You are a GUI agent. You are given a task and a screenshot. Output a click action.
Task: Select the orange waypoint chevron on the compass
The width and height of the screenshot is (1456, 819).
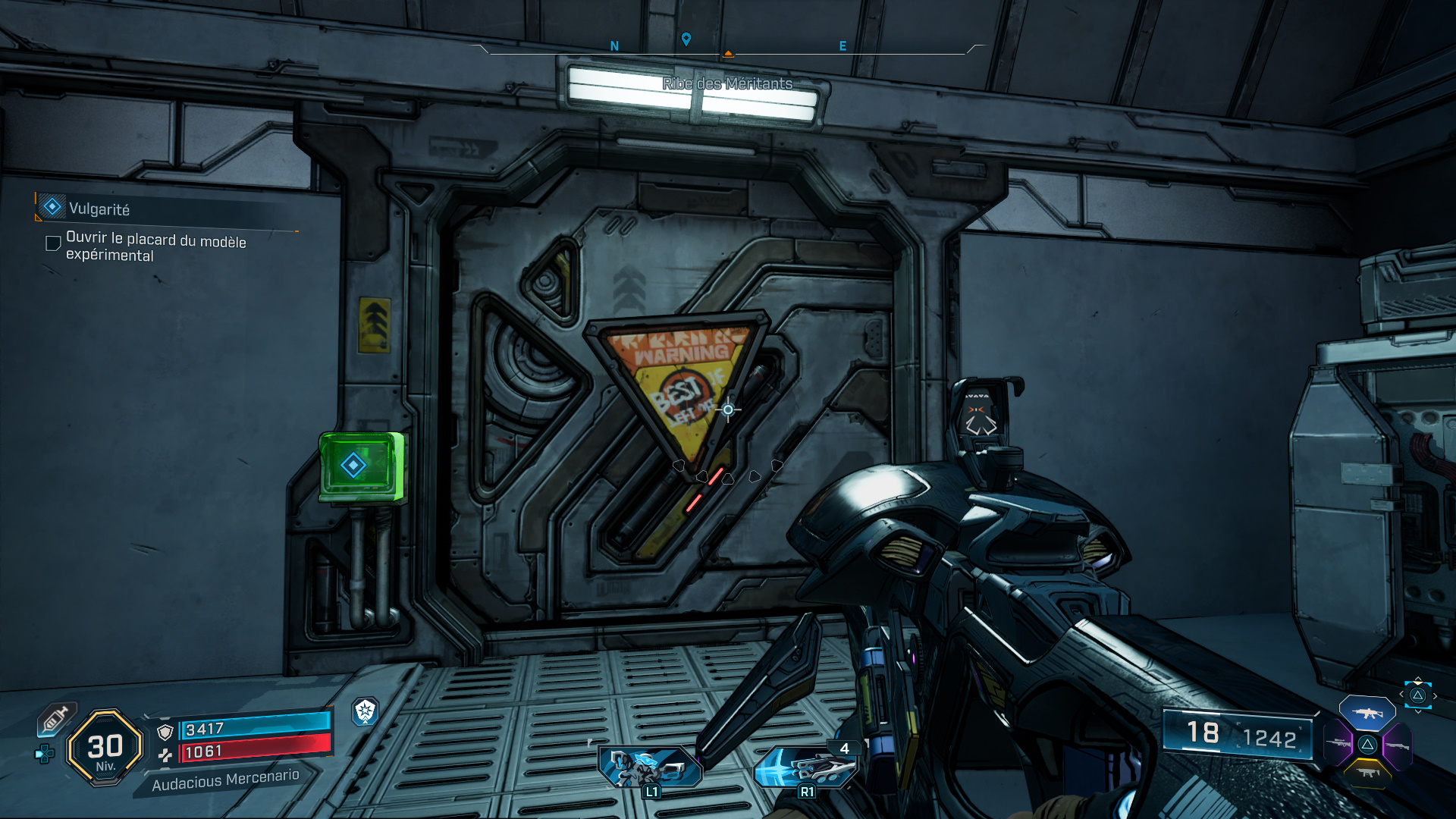click(x=728, y=54)
